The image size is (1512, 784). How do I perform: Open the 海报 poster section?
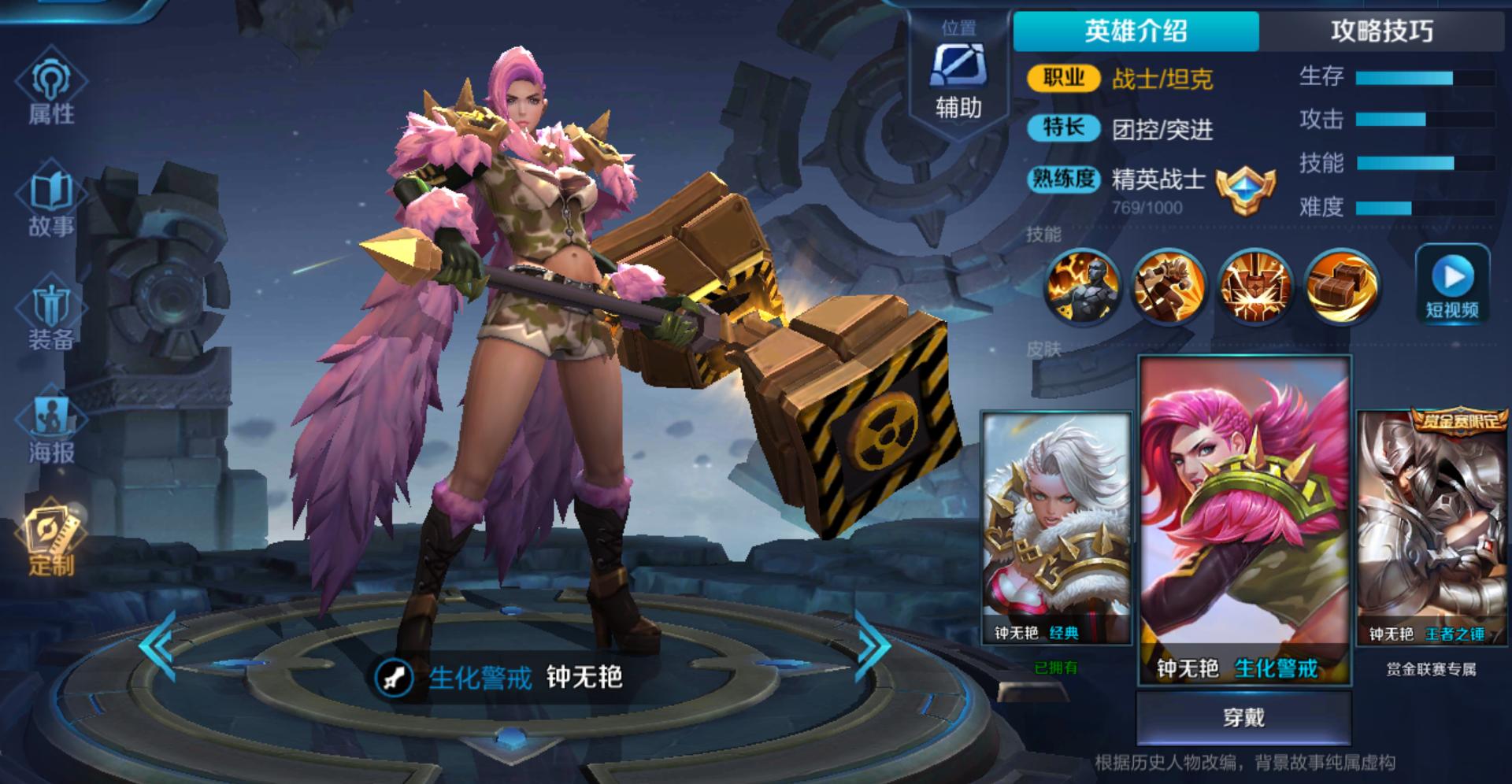click(51, 429)
